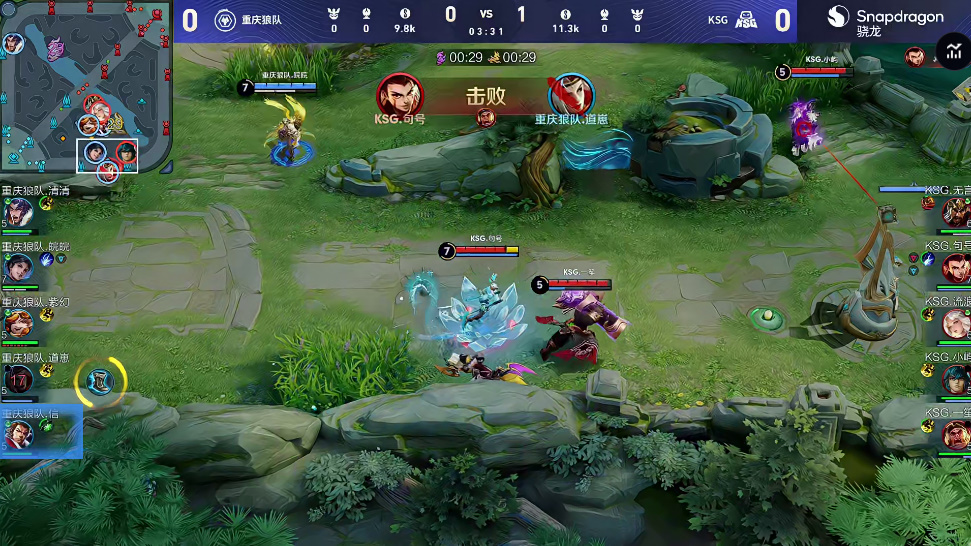Select highlighted player 重庆狼队.信's portrait

click(17, 435)
